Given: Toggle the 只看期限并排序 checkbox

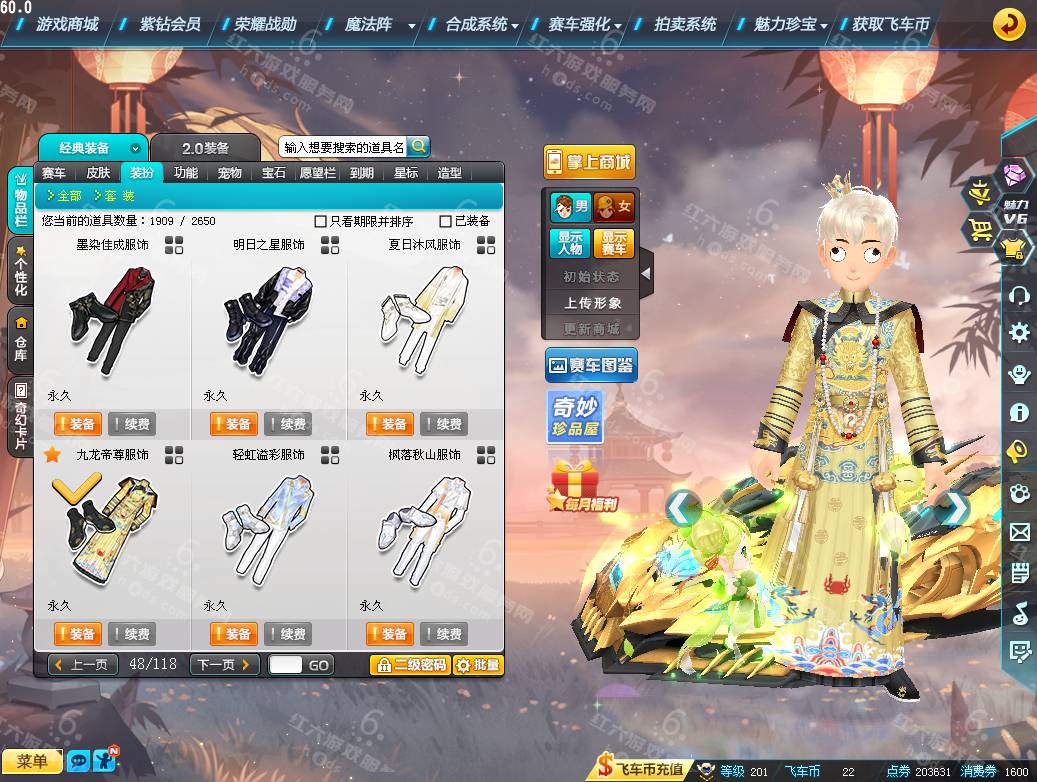Looking at the screenshot, I should click(x=321, y=221).
